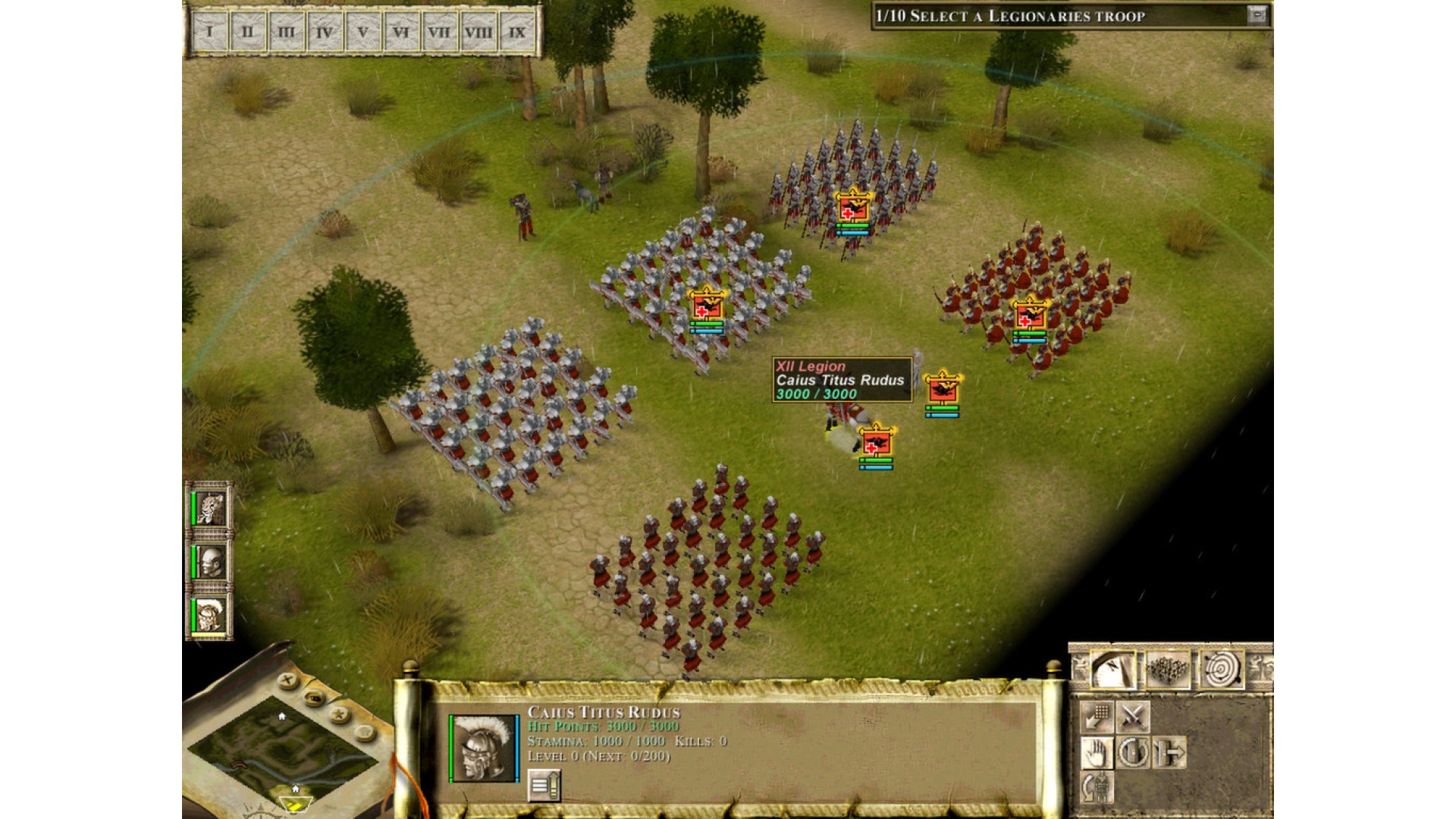Viewport: 1456px width, 819px height.
Task: Collapse the objective tracker bar
Action: tap(1257, 15)
